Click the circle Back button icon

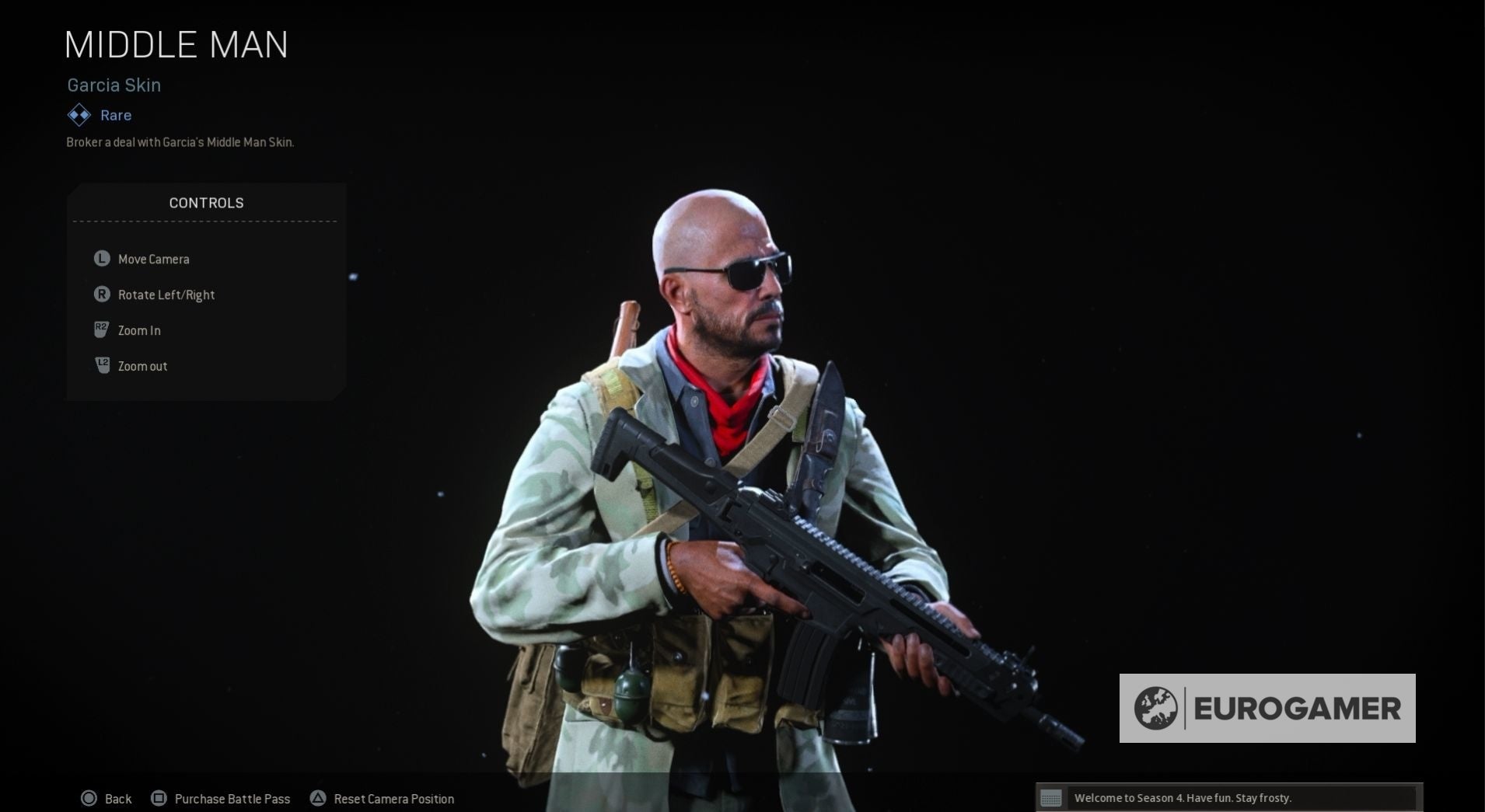pos(89,798)
